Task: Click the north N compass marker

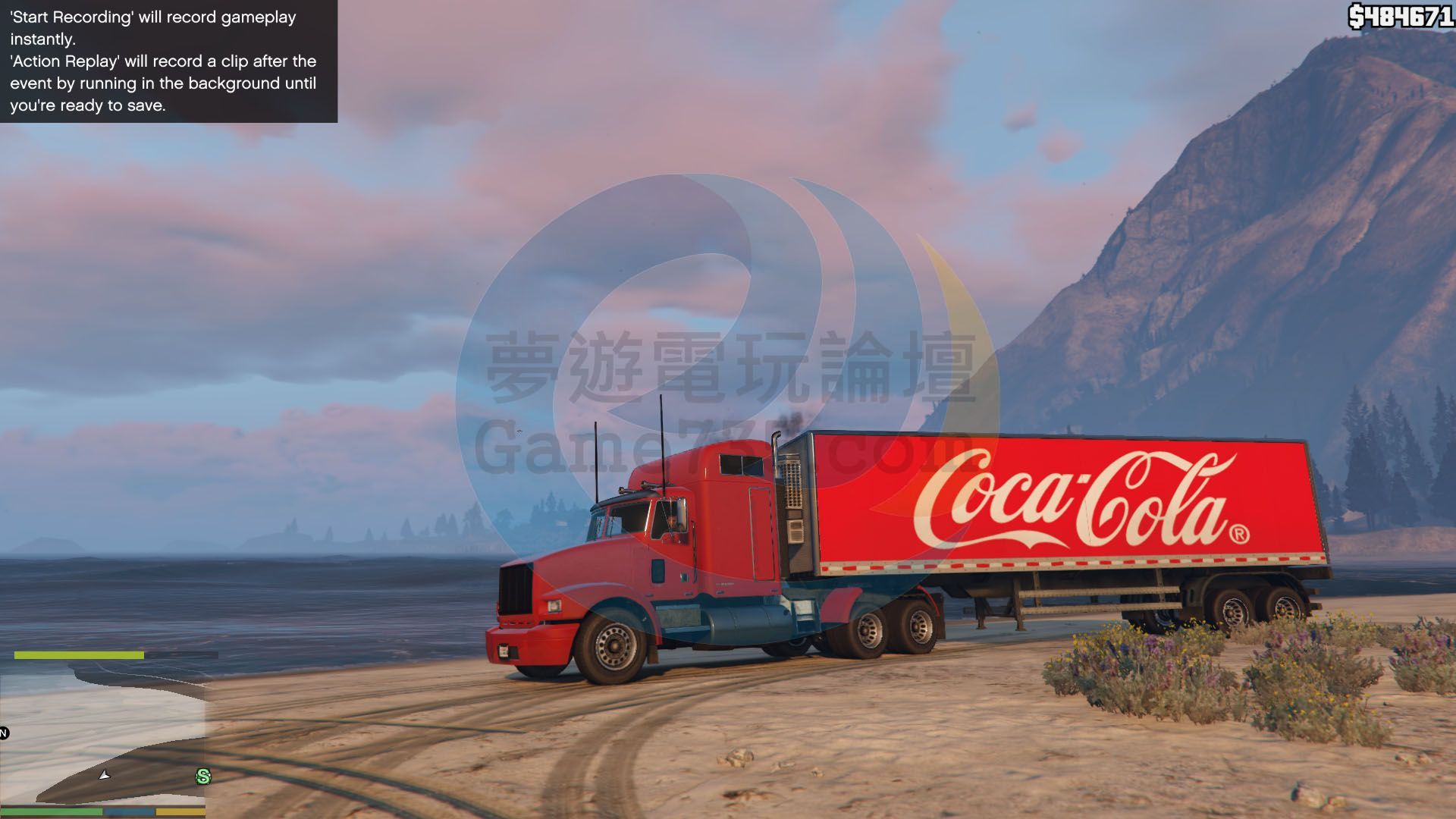Action: coord(4,733)
